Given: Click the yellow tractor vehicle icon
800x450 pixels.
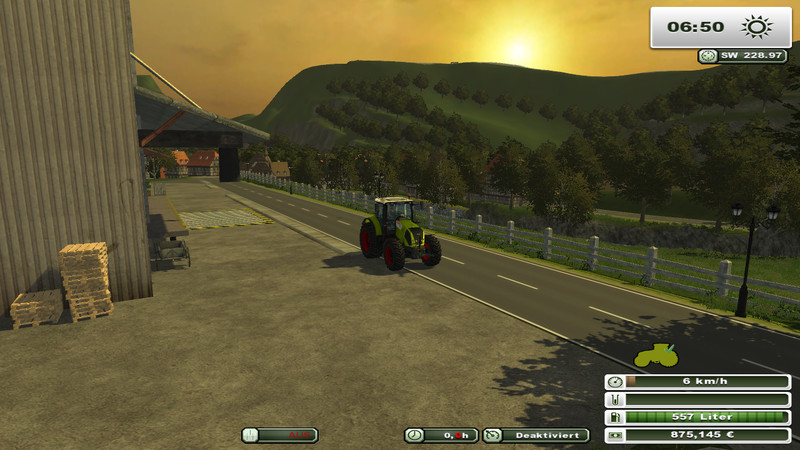Looking at the screenshot, I should (656, 356).
